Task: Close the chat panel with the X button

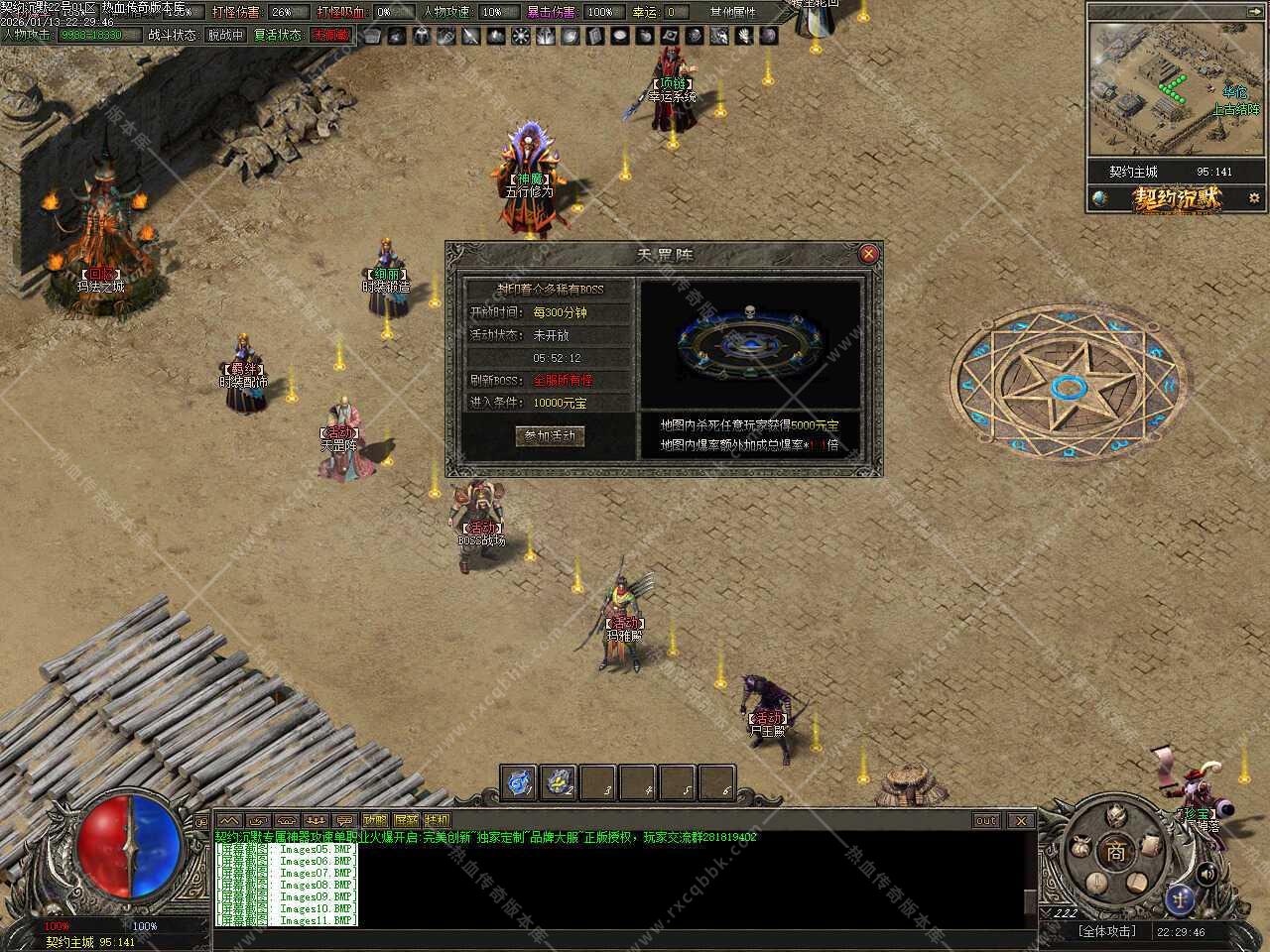Action: tap(1020, 820)
